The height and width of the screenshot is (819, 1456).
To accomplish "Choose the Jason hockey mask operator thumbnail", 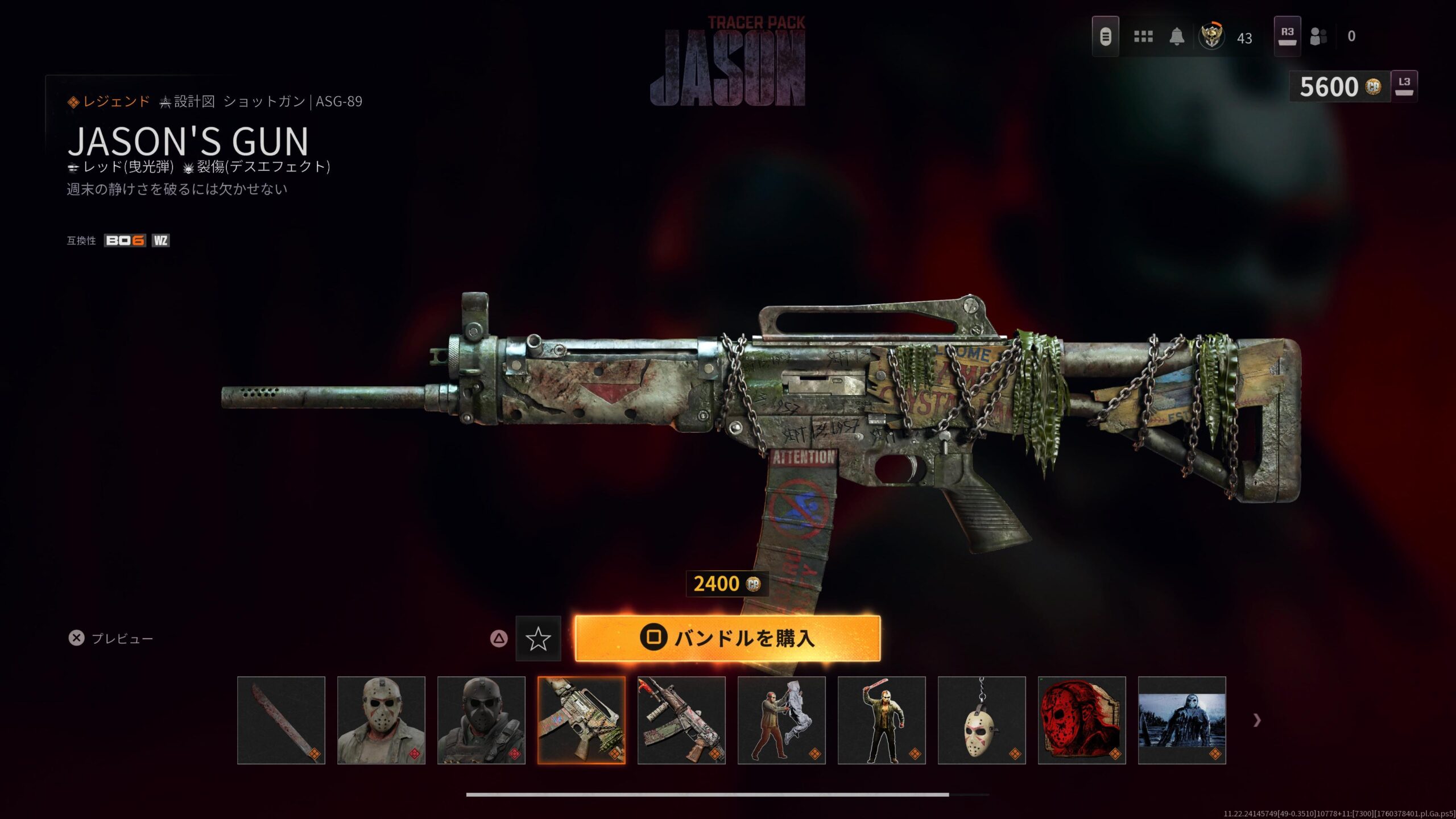I will click(381, 720).
